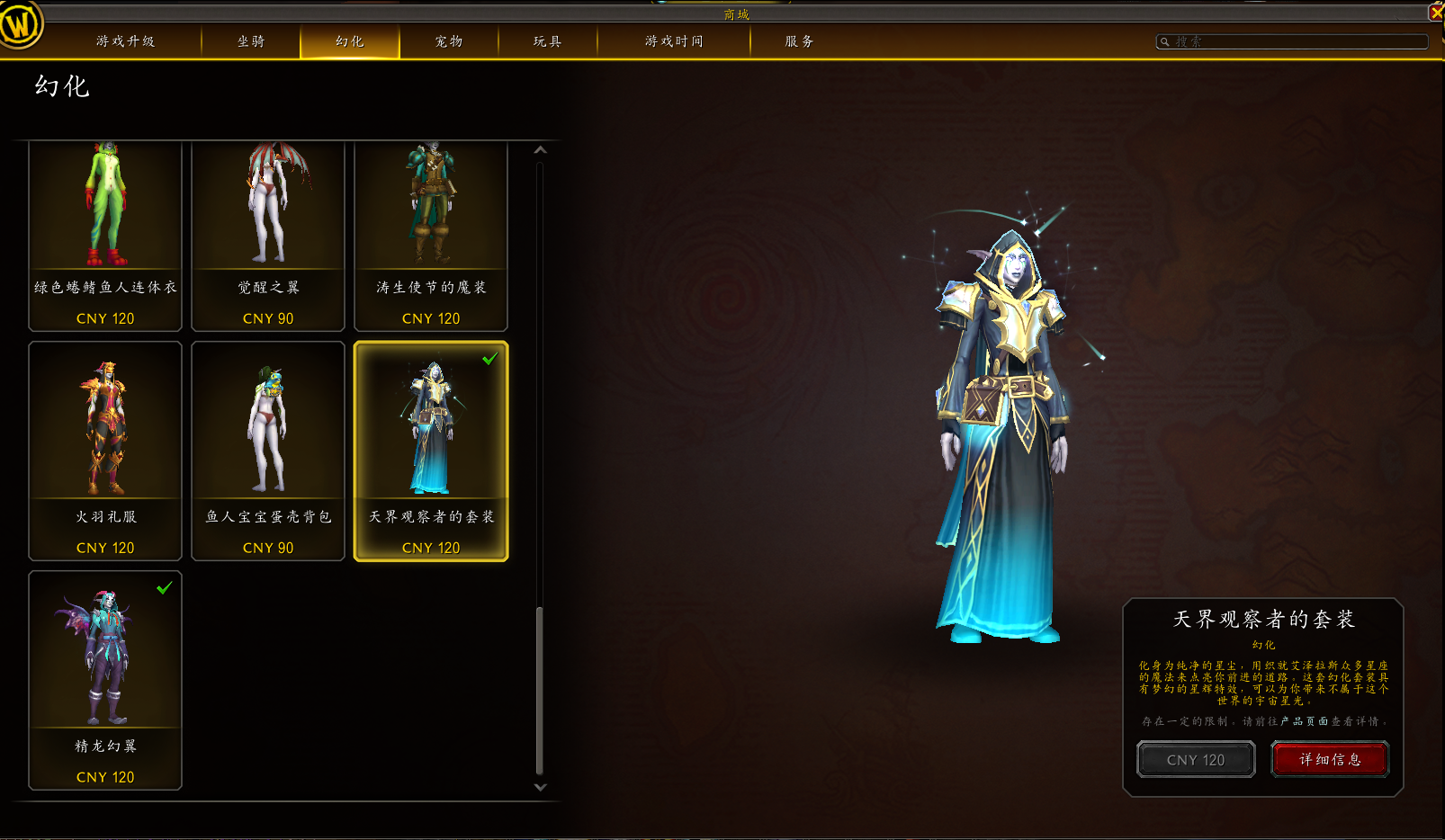Open the 玩具 tab
Screen dimensions: 1445x840
click(x=547, y=41)
